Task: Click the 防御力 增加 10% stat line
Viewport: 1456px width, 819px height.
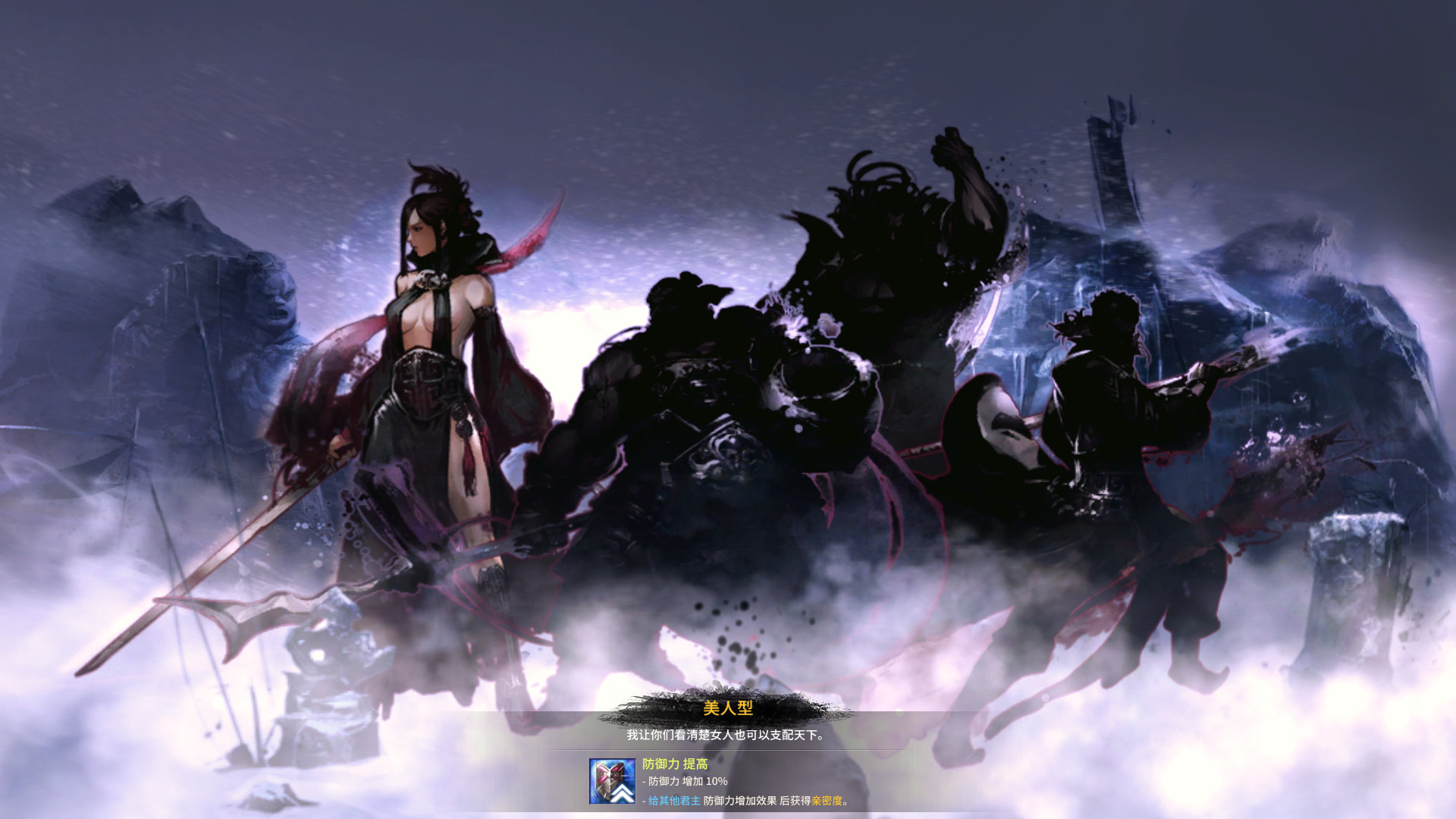Action: click(x=679, y=782)
